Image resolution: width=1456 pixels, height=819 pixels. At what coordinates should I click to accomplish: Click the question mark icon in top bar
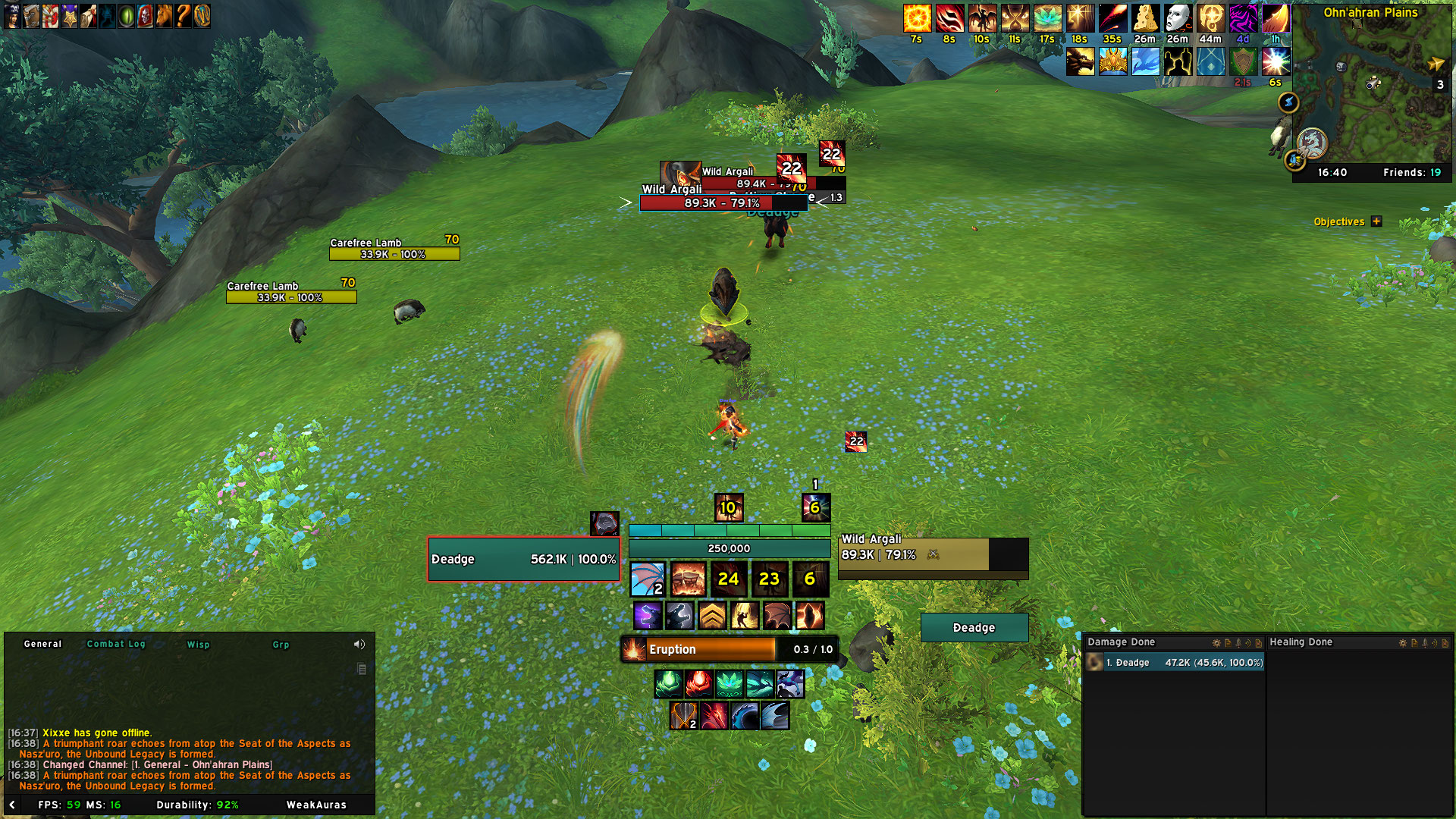183,16
